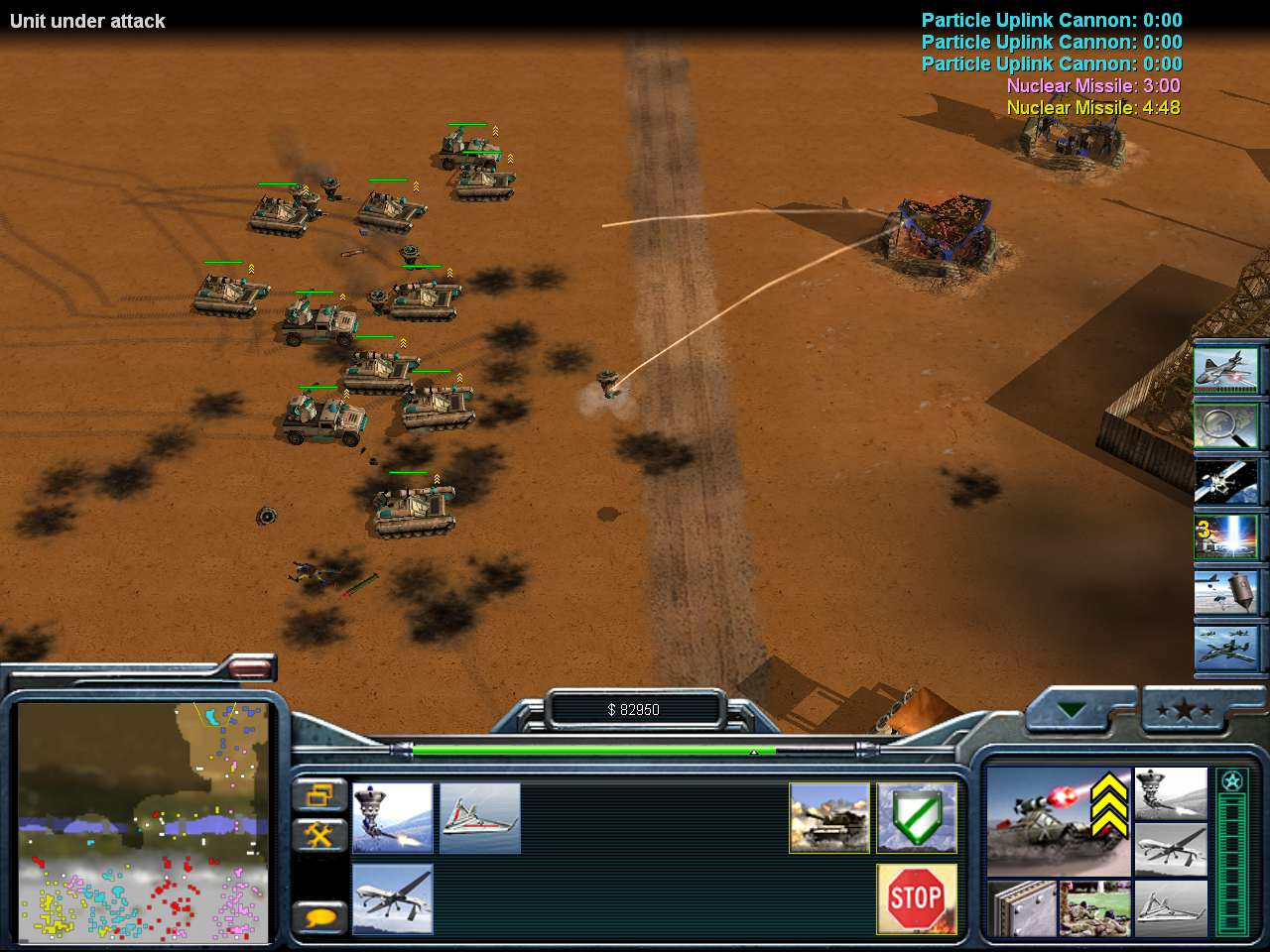Activate the Spectre Gunship power shortcut
1270x952 pixels.
point(1226,369)
